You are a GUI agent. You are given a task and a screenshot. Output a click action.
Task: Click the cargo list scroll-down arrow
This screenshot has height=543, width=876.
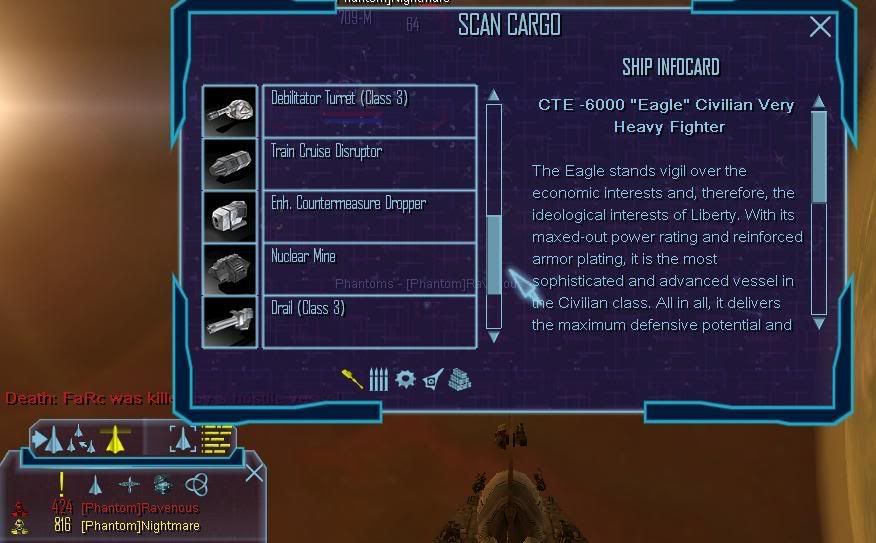(493, 338)
